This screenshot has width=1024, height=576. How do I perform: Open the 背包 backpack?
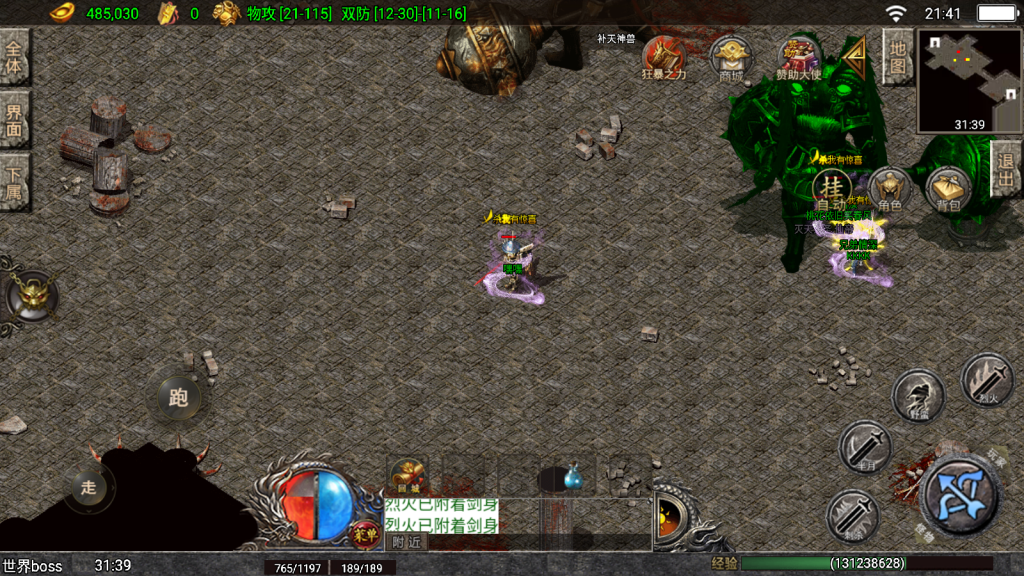[x=947, y=189]
